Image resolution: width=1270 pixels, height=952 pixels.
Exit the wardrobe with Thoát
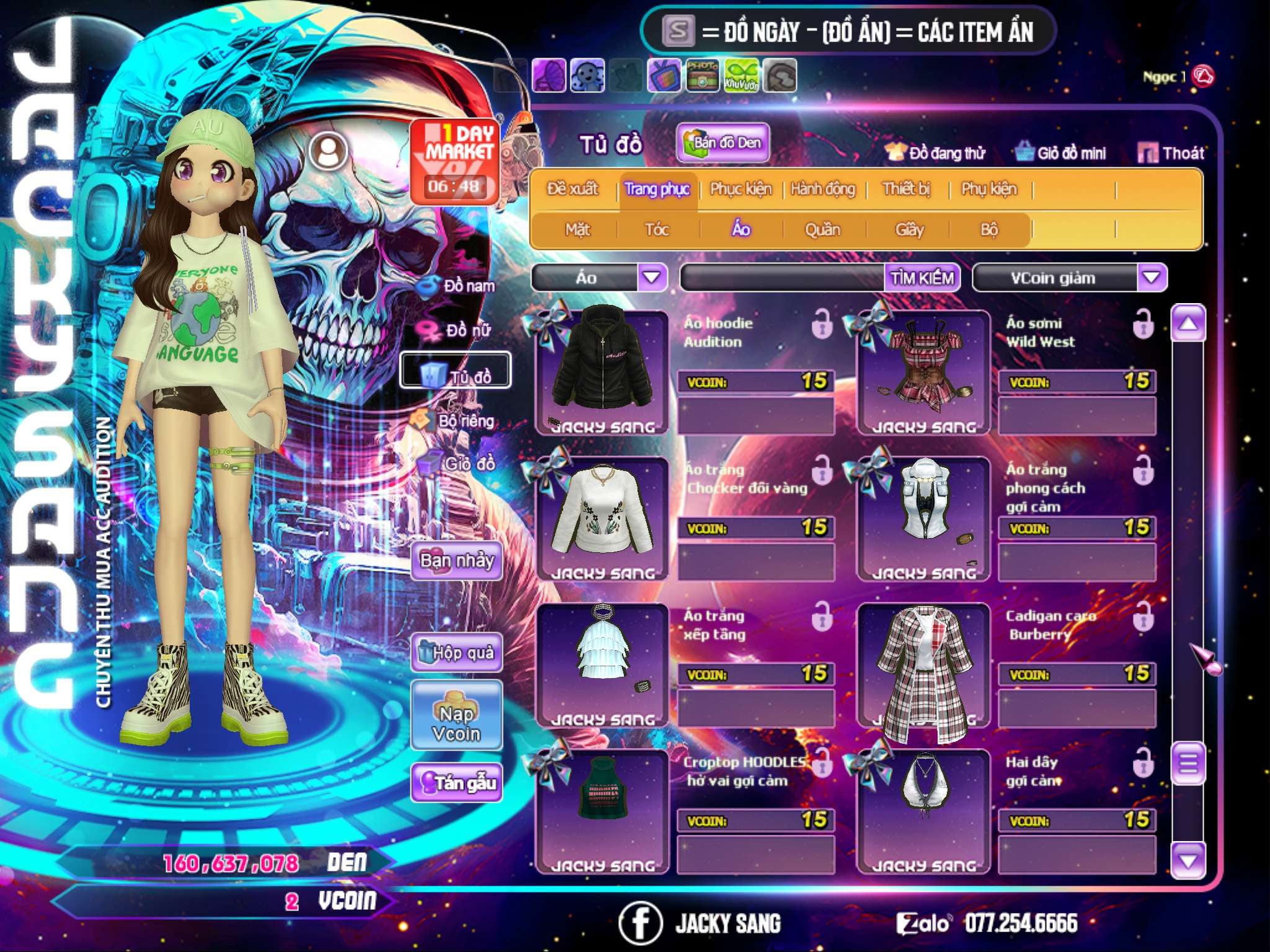[x=1171, y=153]
